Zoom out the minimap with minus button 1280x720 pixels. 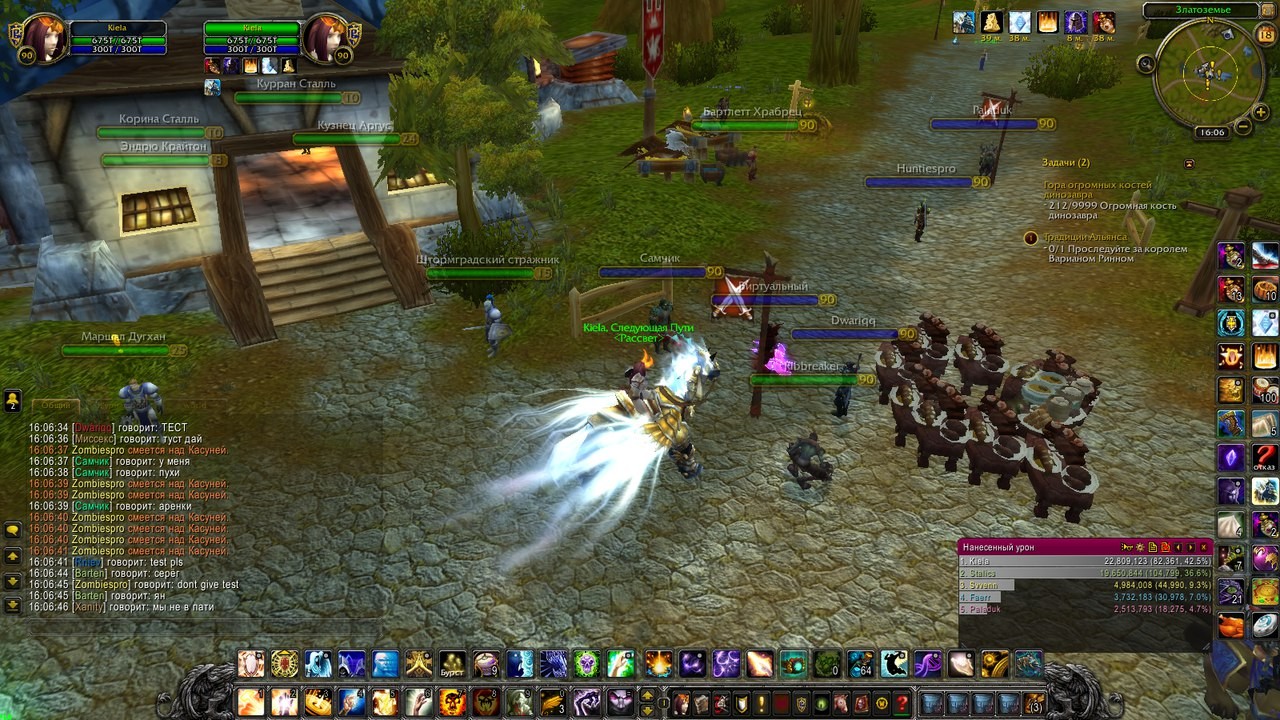coord(1243,127)
